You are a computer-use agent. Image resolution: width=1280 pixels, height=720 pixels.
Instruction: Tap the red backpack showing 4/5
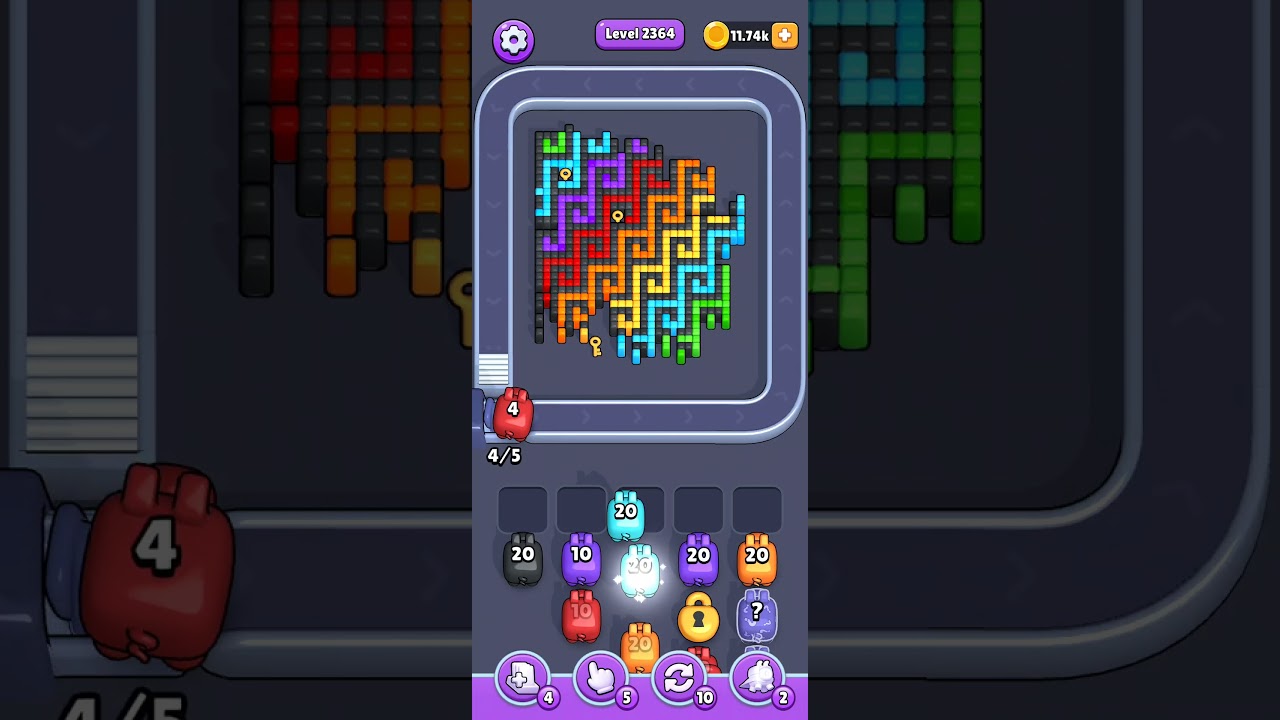click(512, 414)
